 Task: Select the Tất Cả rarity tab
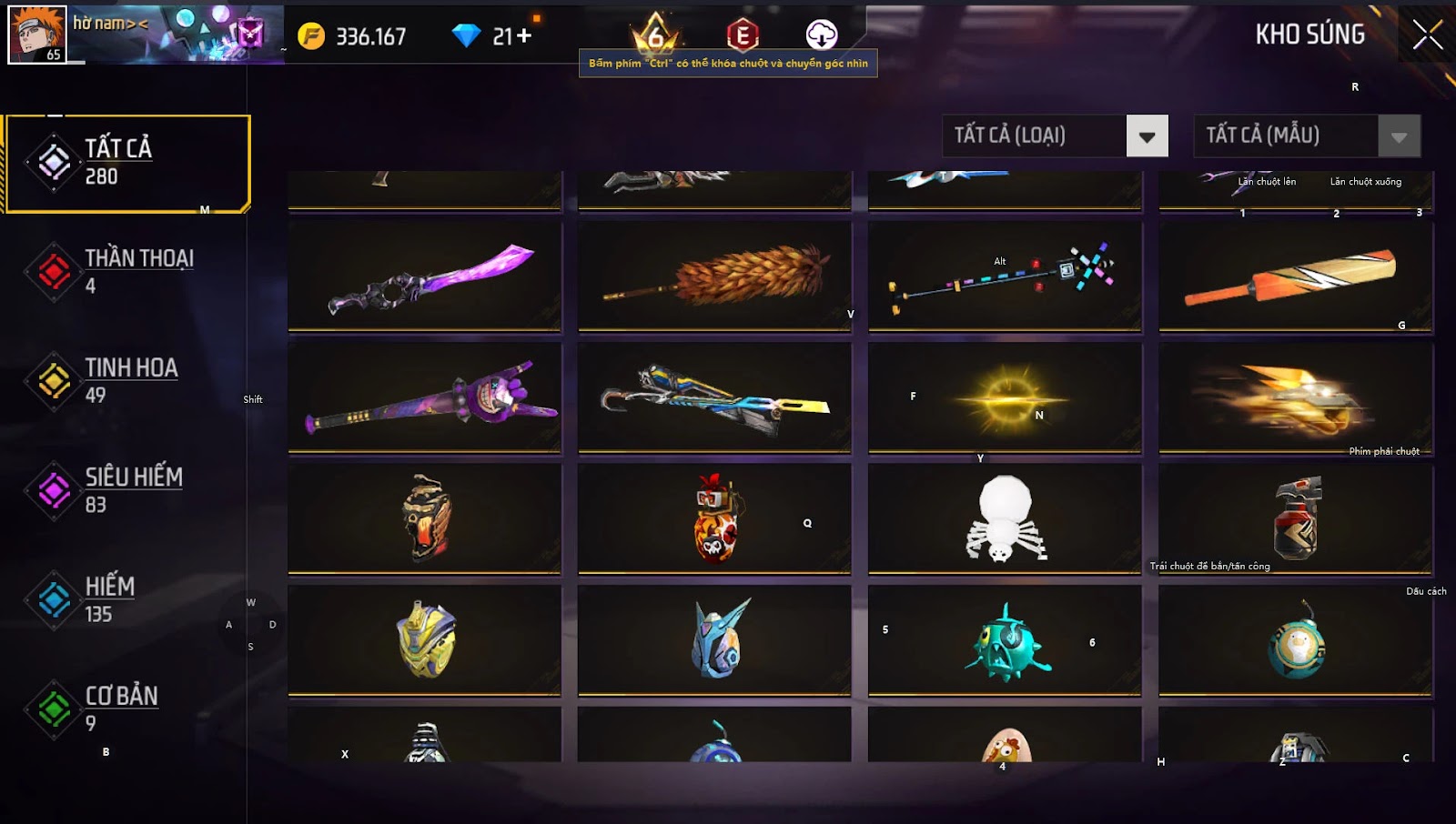tap(126, 164)
